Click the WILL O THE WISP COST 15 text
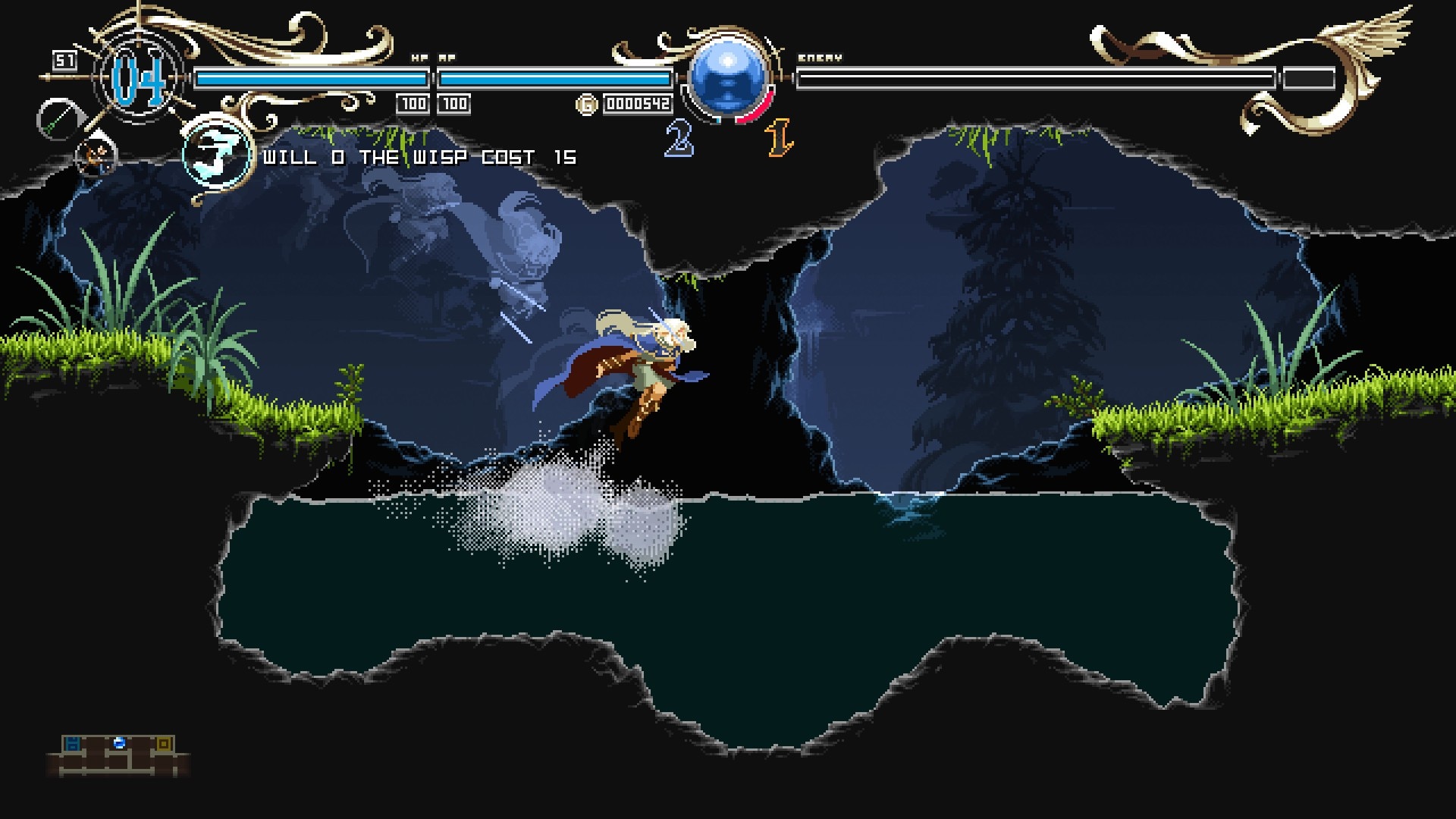Screen dimensions: 1456x819 click(419, 158)
